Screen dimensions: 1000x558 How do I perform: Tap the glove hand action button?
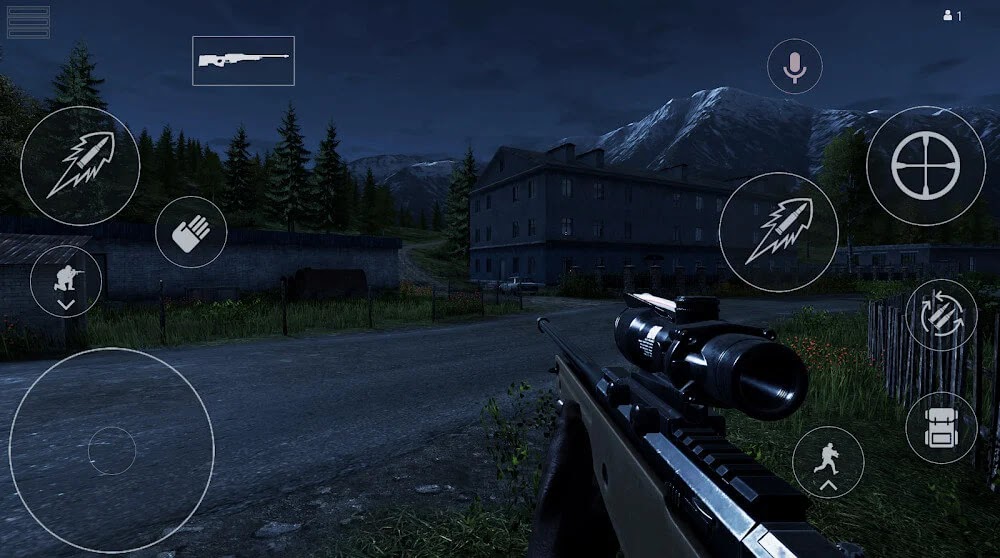pyautogui.click(x=191, y=232)
